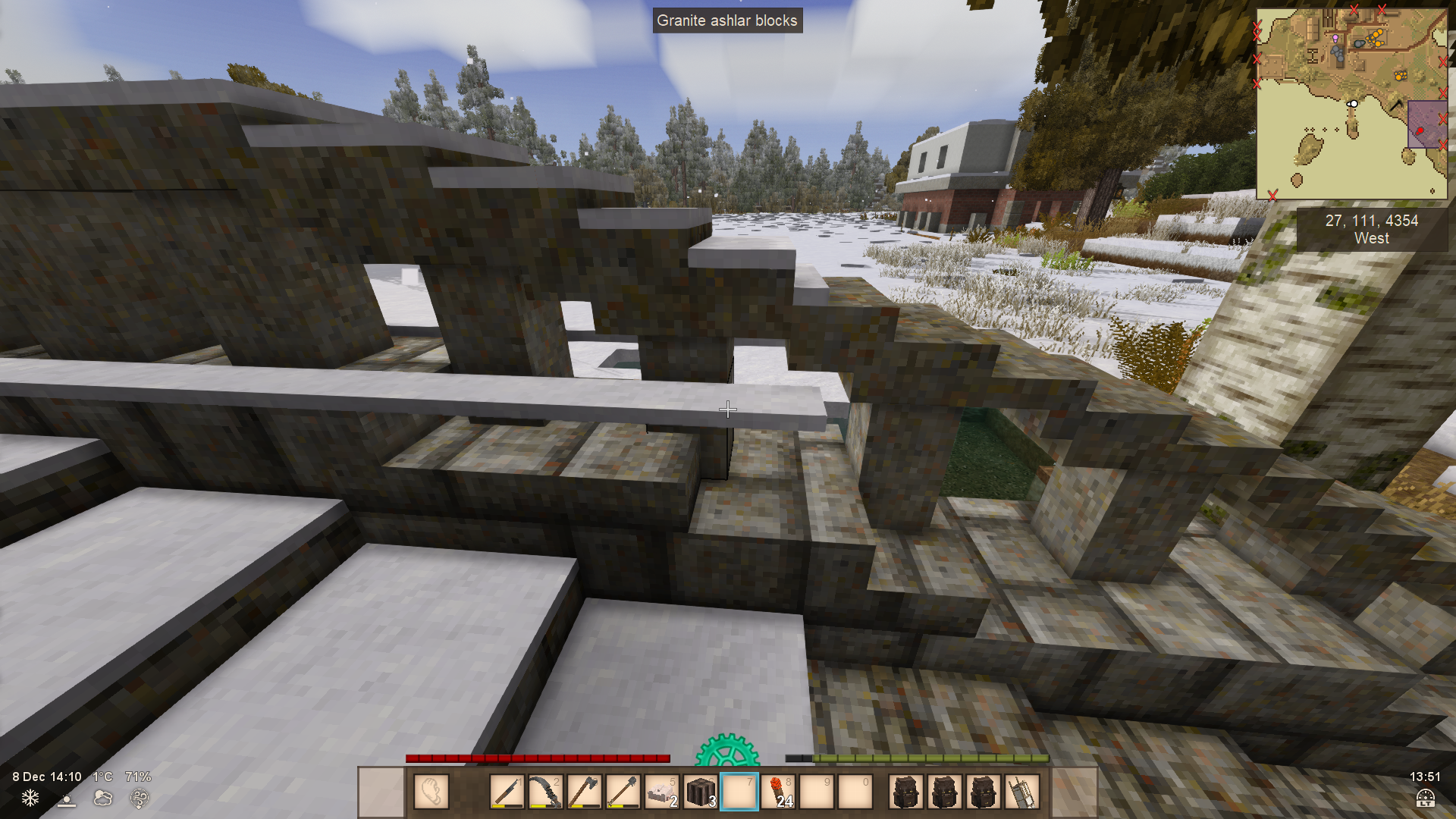Viewport: 1456px width, 819px height.
Task: Select the pink waypoint marker on the minimap
Action: (1335, 37)
